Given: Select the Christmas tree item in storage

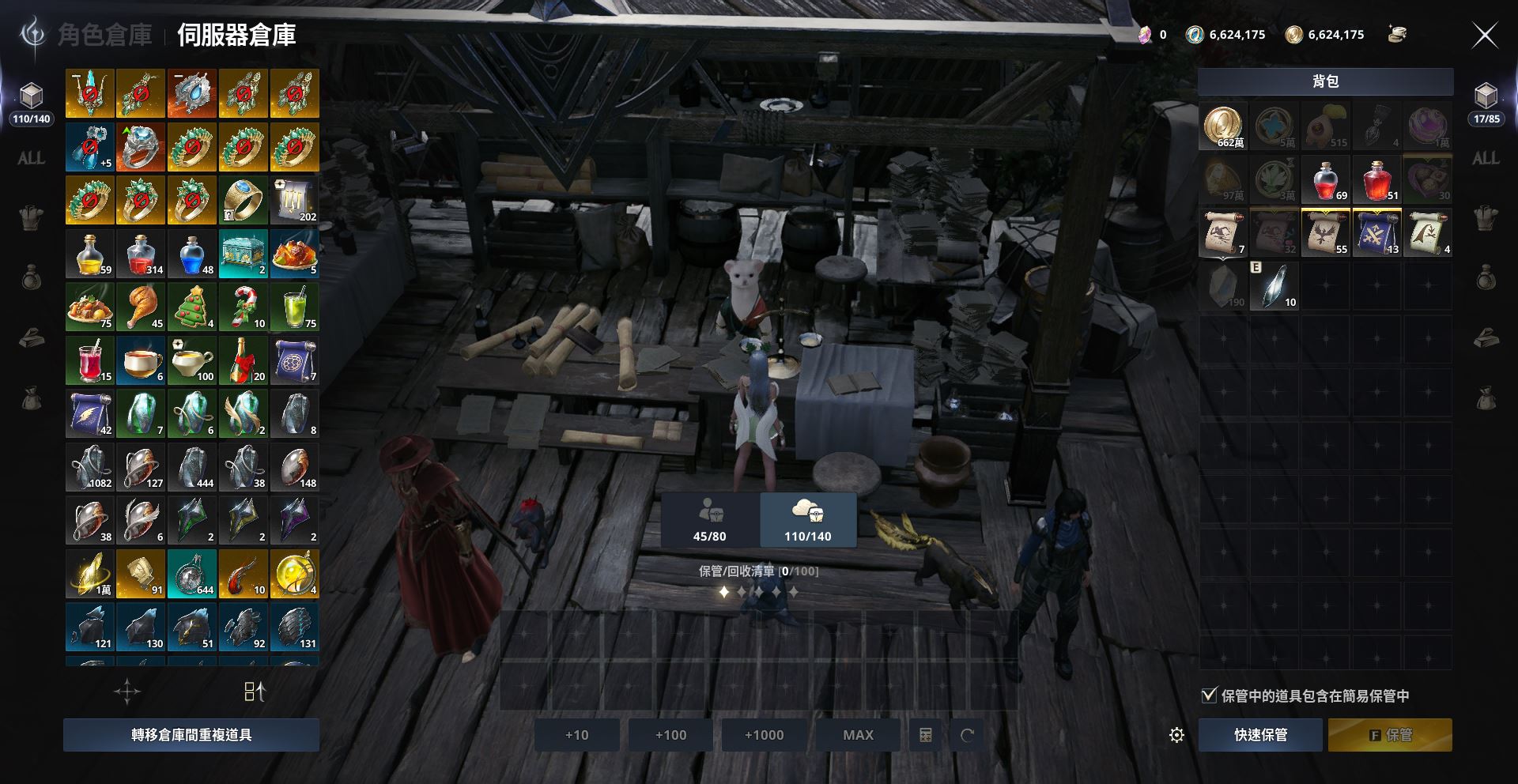Looking at the screenshot, I should (x=191, y=307).
